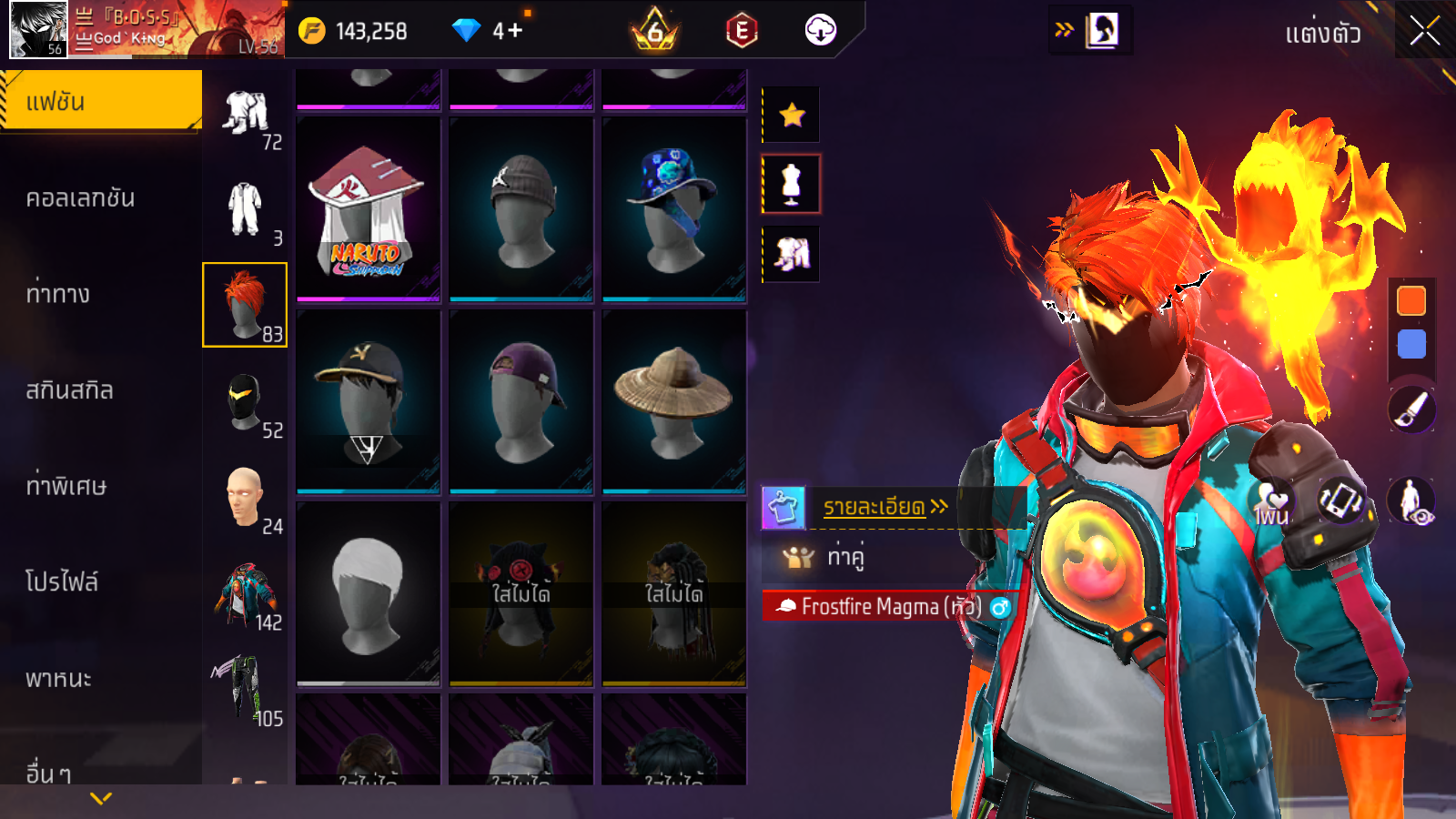Viewport: 1456px width, 819px height.
Task: Close the outfit screen with the X
Action: (1424, 32)
